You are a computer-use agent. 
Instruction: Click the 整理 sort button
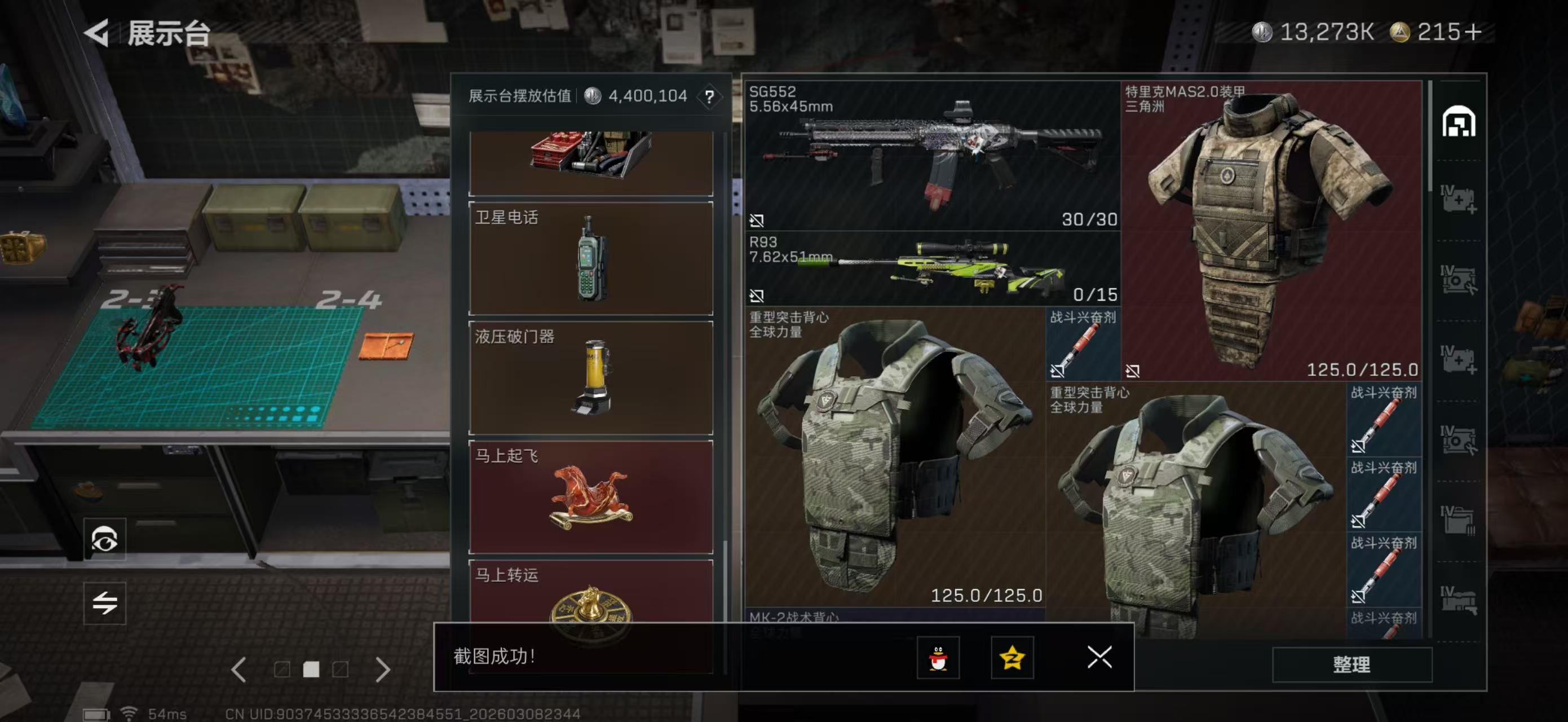(1351, 664)
